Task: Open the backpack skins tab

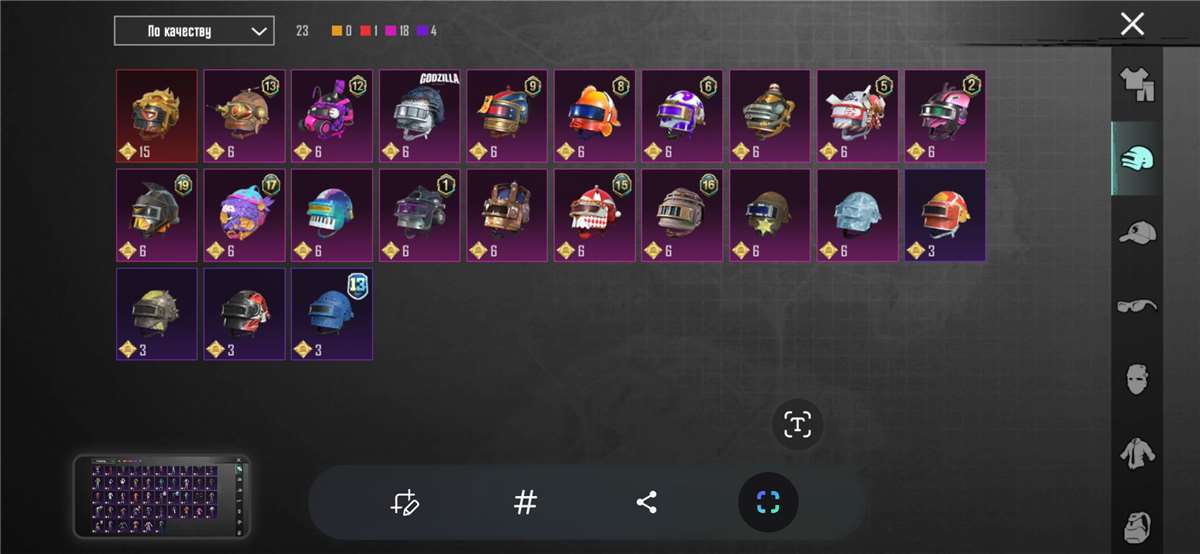Action: click(x=1137, y=525)
